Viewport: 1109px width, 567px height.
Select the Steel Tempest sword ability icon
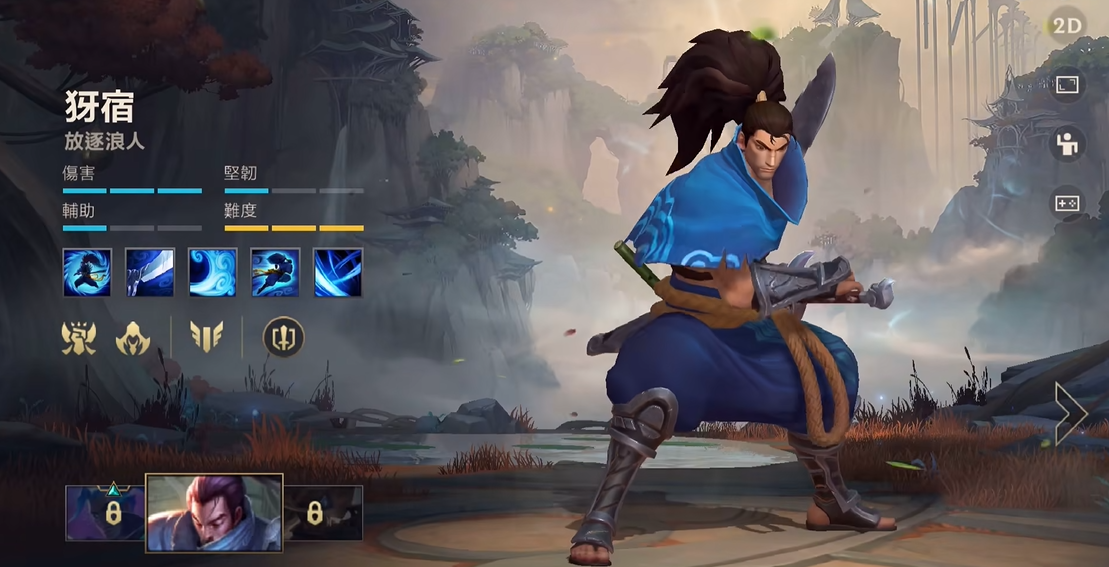tap(150, 273)
